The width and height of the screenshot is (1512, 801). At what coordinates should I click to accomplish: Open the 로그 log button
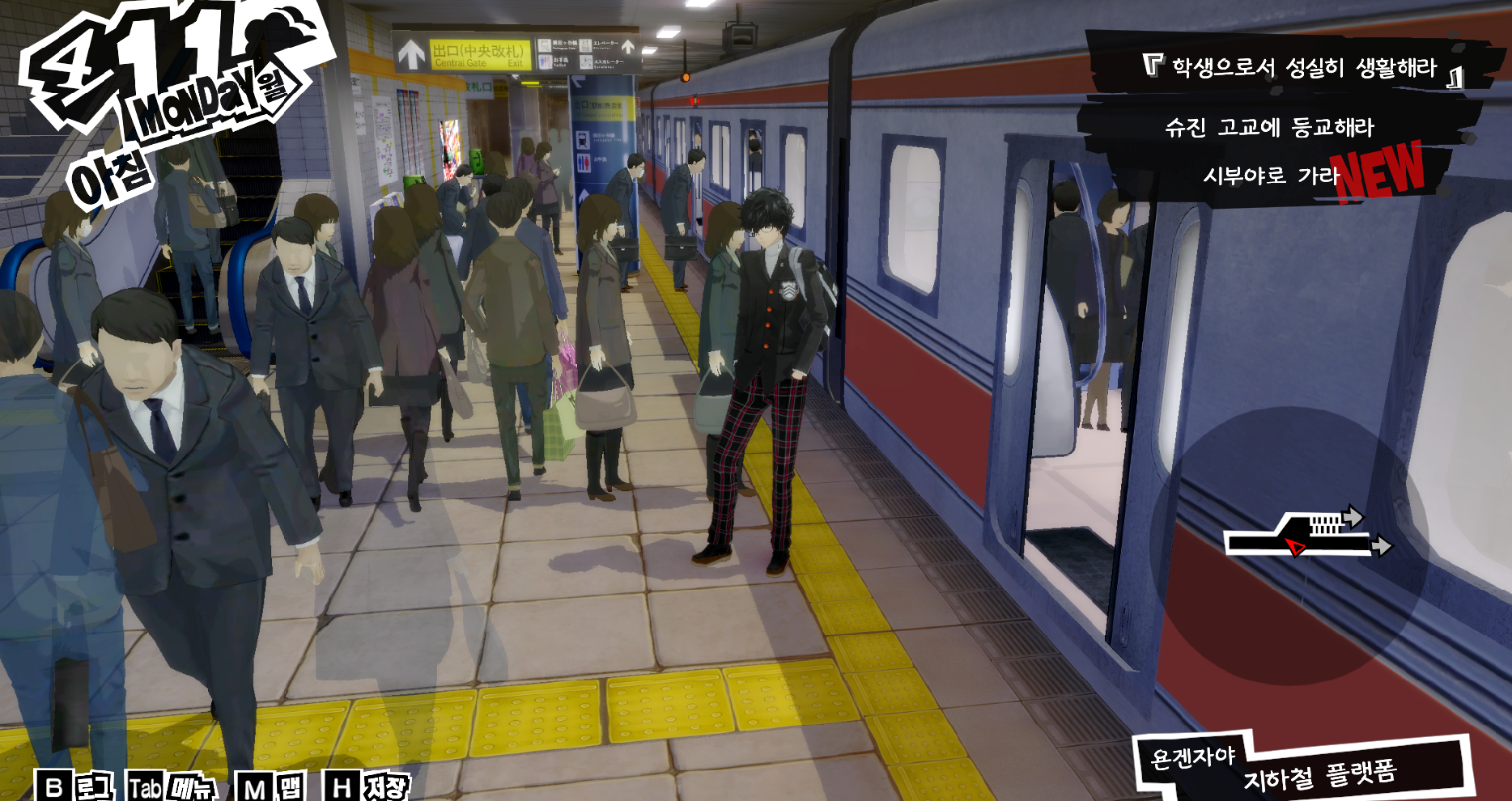(x=75, y=786)
